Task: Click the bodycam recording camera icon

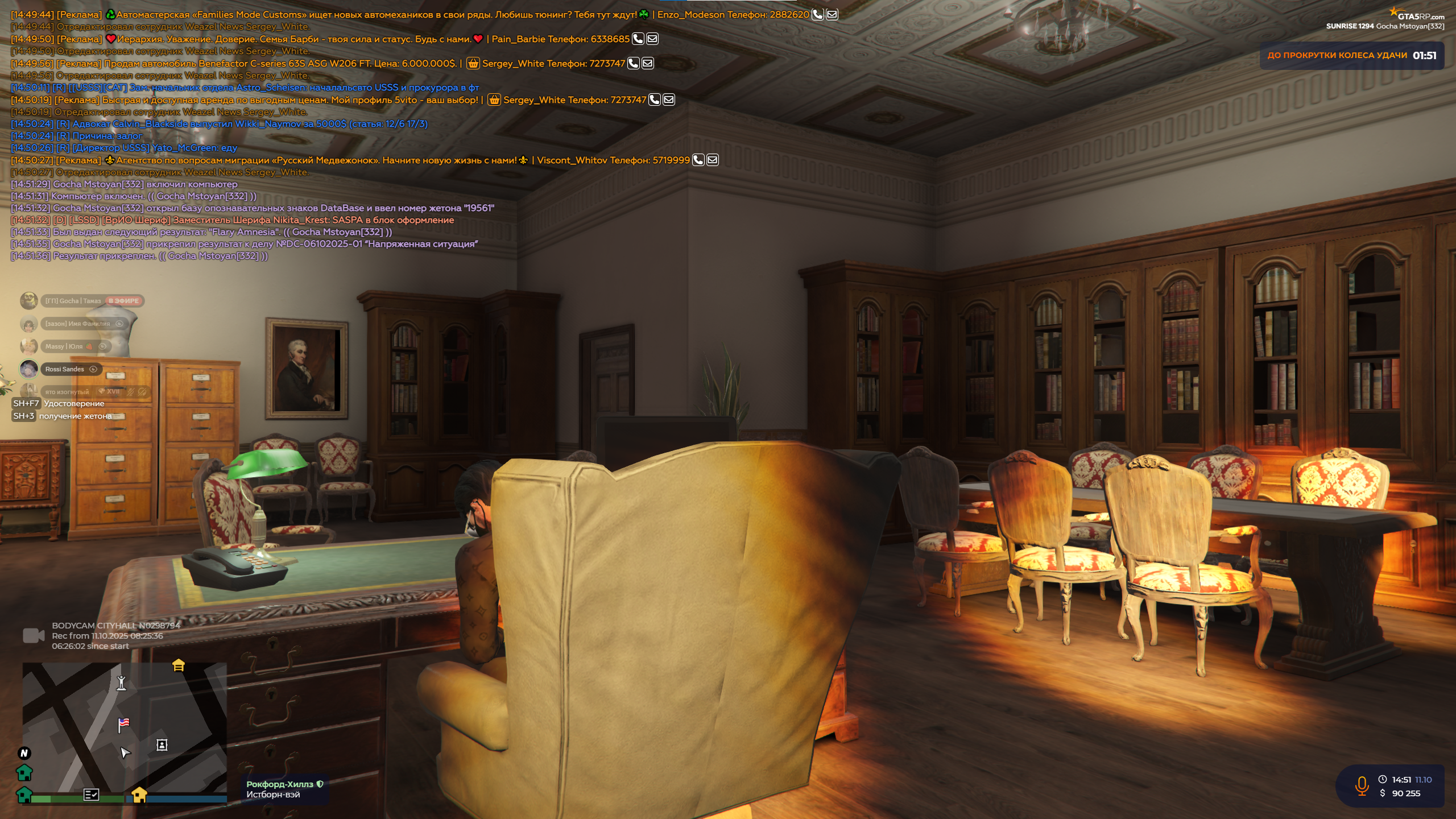Action: point(34,636)
